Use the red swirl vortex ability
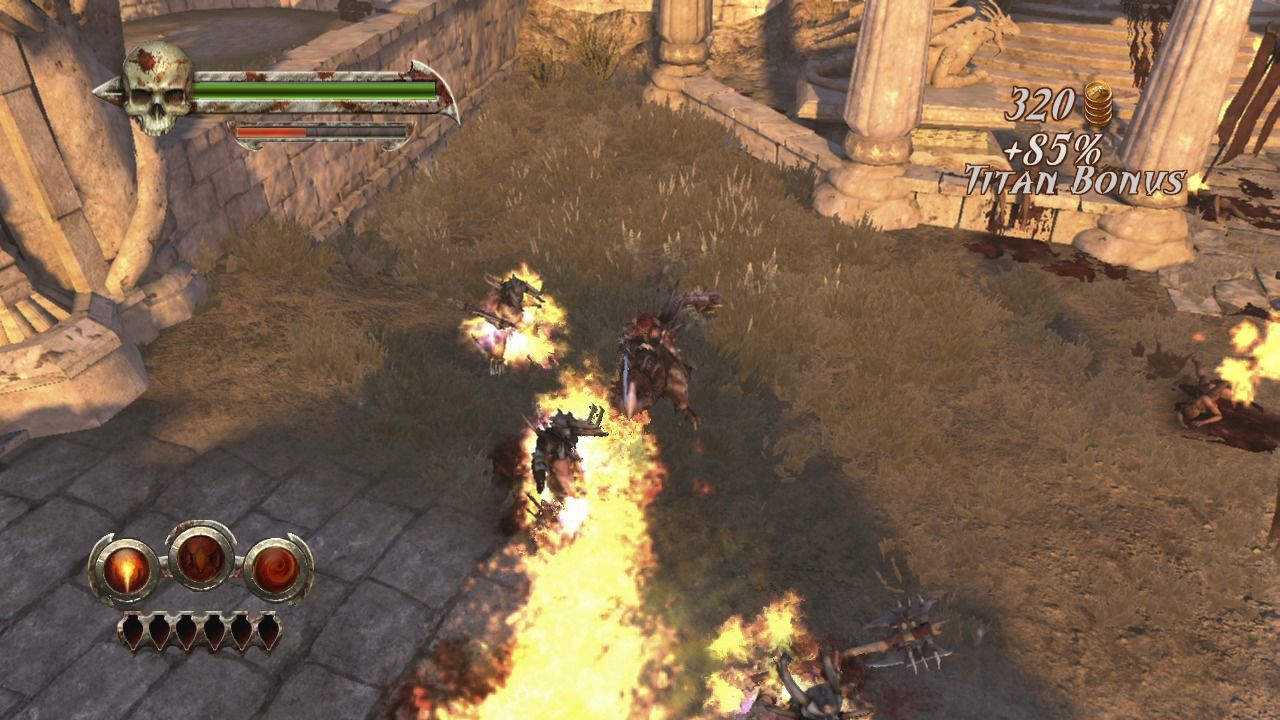The height and width of the screenshot is (720, 1280). pyautogui.click(x=277, y=570)
